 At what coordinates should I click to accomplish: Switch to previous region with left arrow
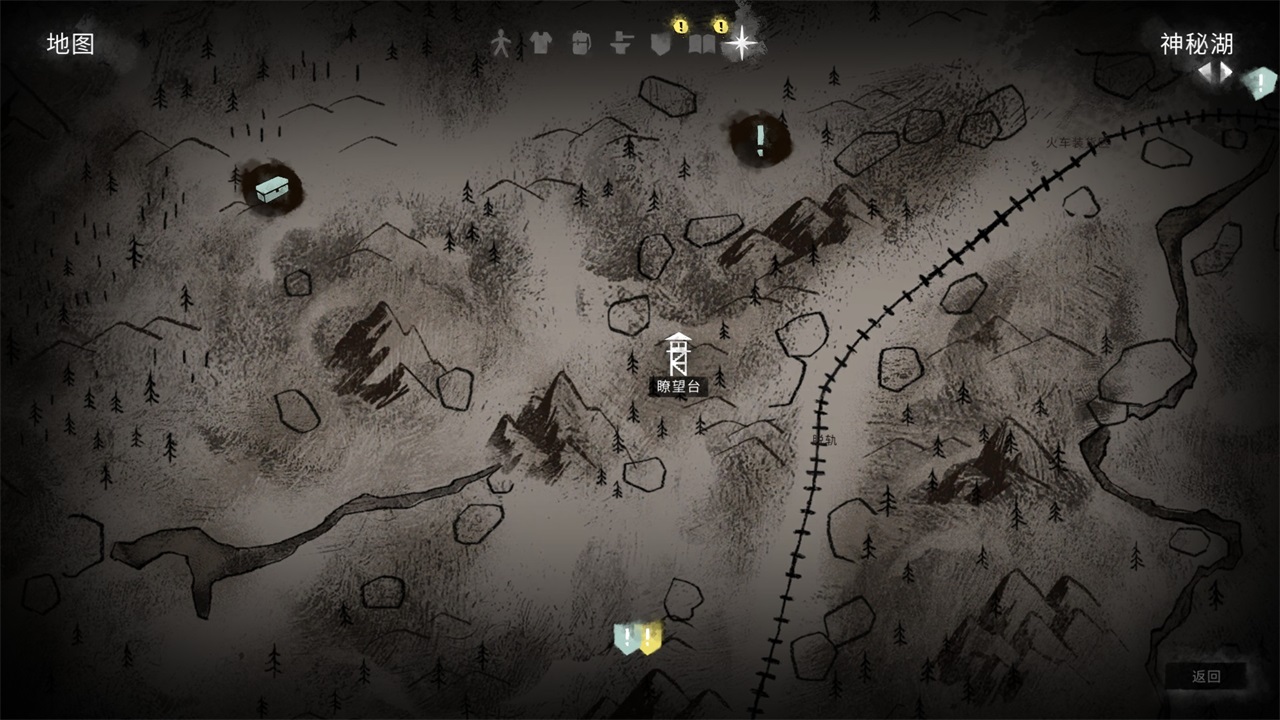click(x=1208, y=72)
